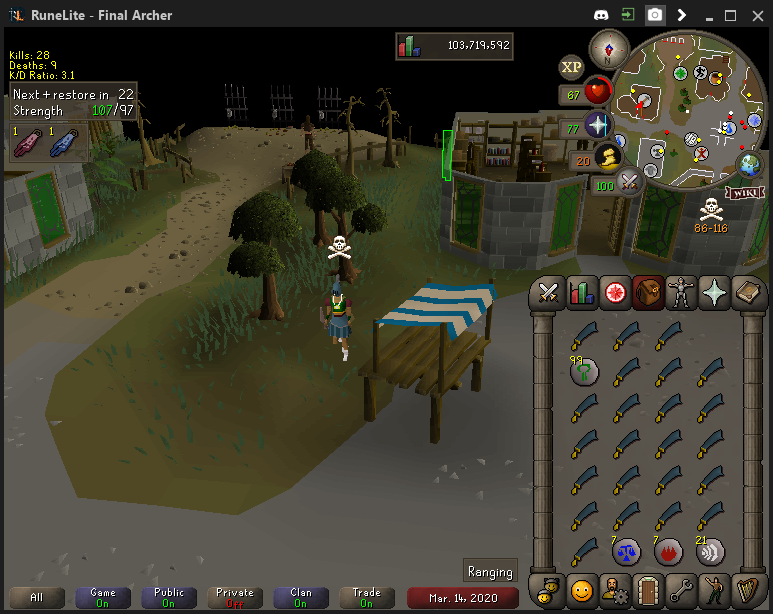Open the Quest List tab

point(616,292)
